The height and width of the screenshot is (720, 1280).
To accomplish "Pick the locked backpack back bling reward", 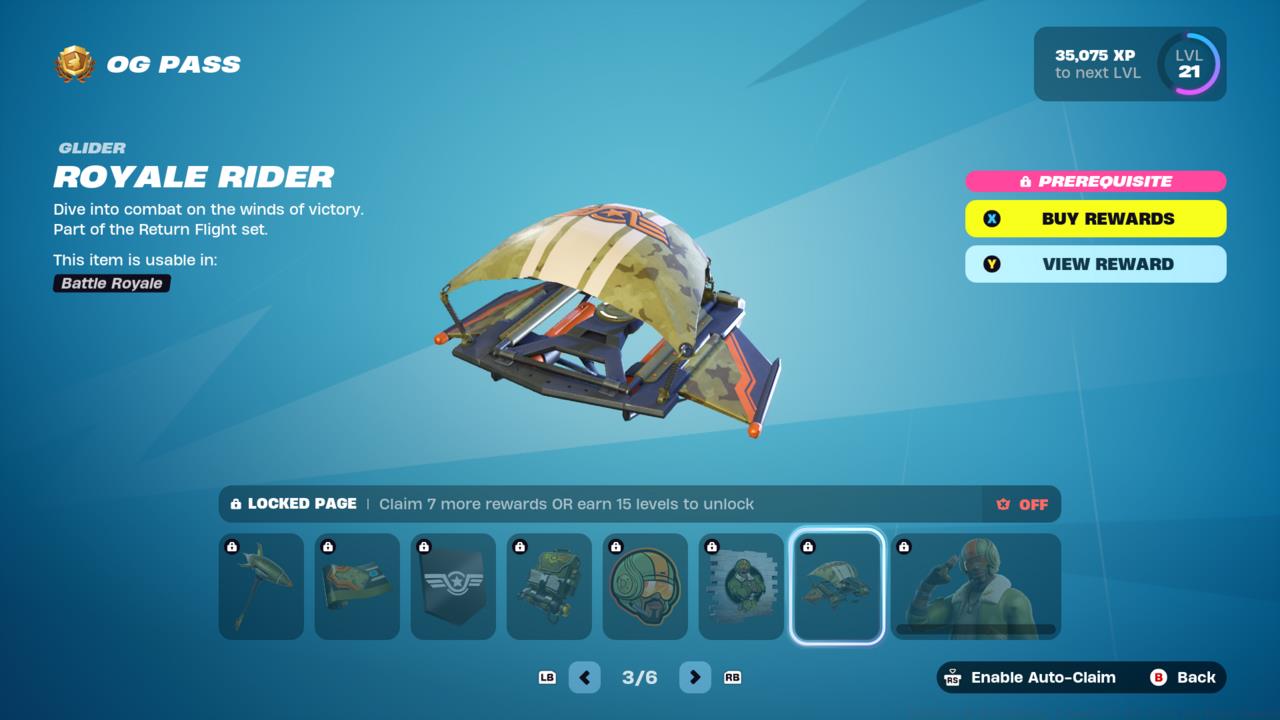I will [549, 586].
